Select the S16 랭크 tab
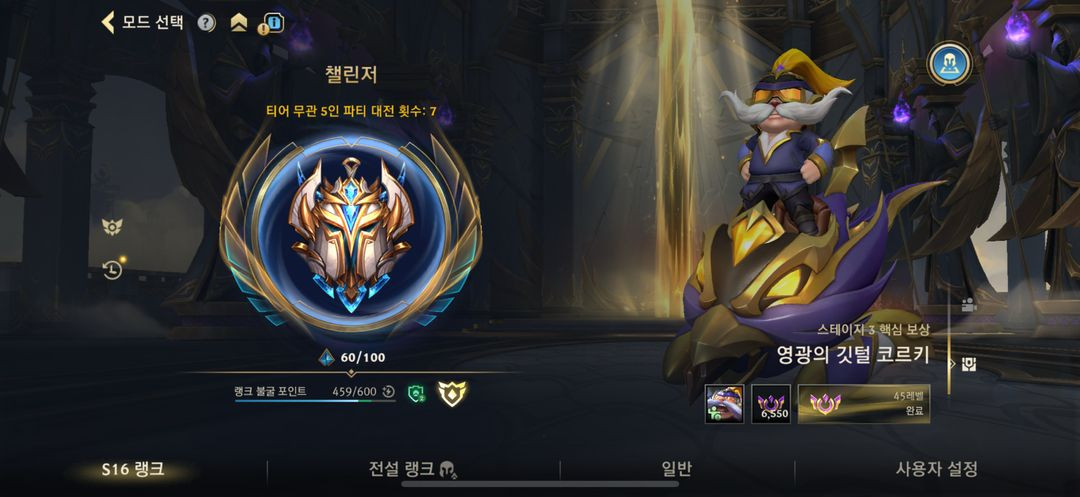1080x497 pixels. click(133, 469)
